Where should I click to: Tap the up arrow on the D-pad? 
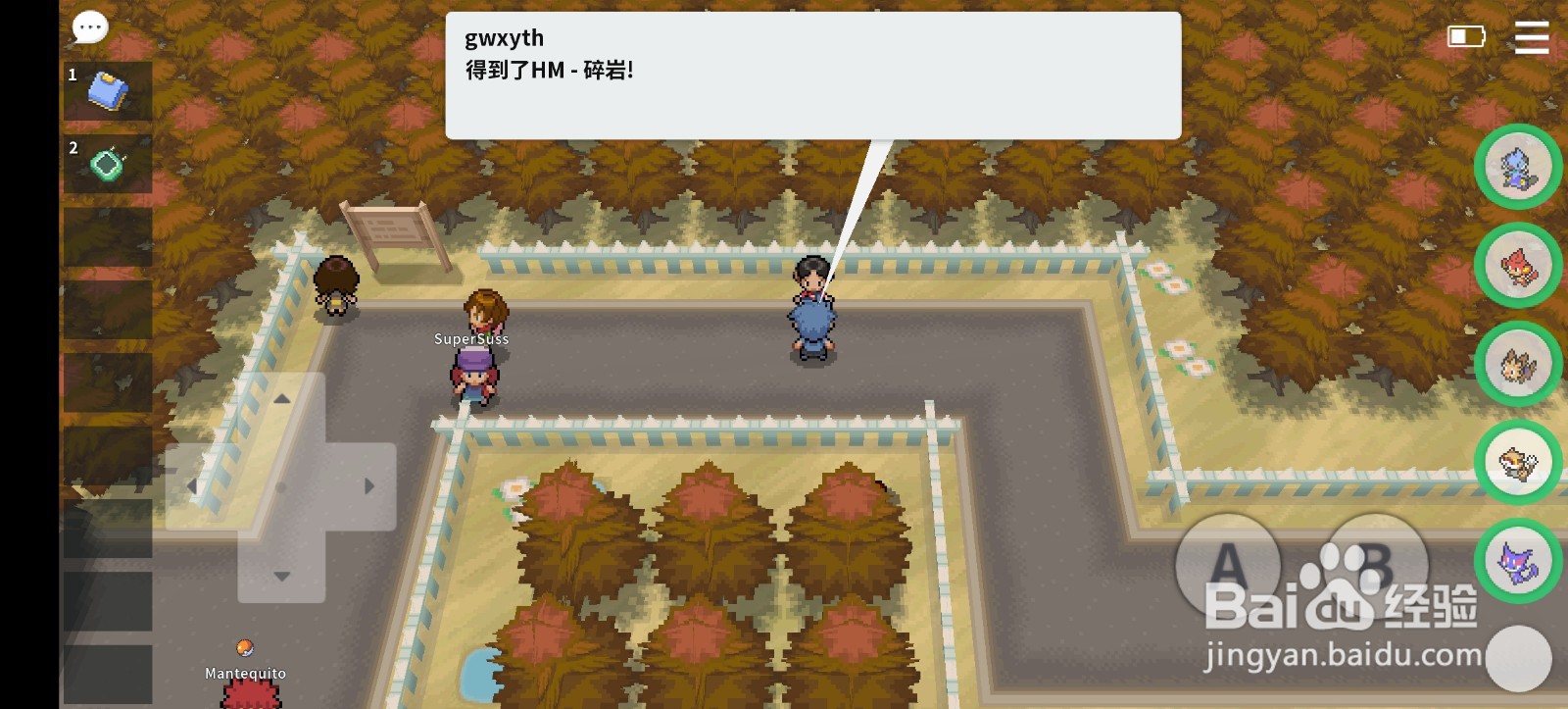click(x=284, y=400)
